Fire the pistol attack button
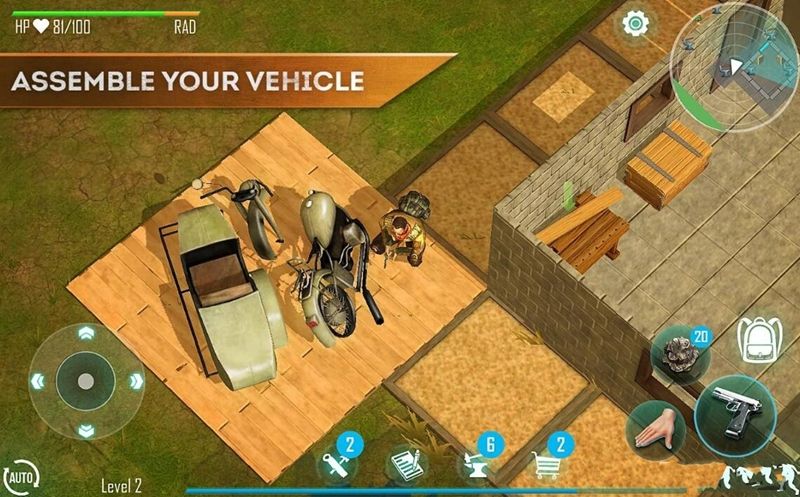800x497 pixels. pos(735,407)
